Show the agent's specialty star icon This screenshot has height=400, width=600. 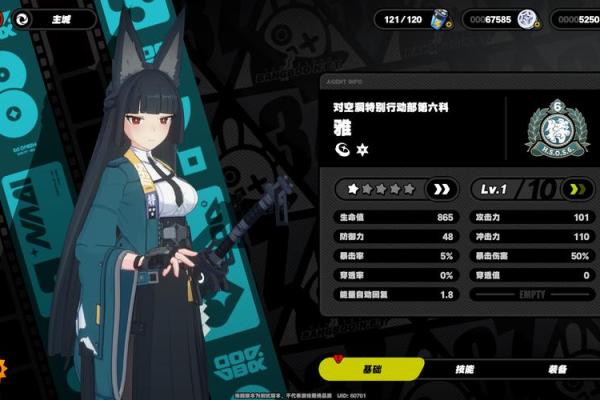[362, 149]
